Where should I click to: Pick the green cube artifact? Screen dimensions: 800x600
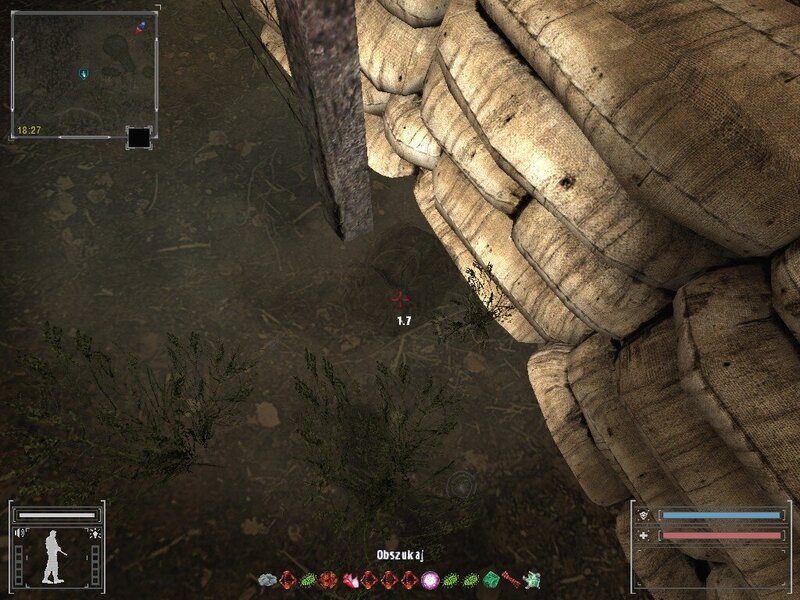coord(491,579)
